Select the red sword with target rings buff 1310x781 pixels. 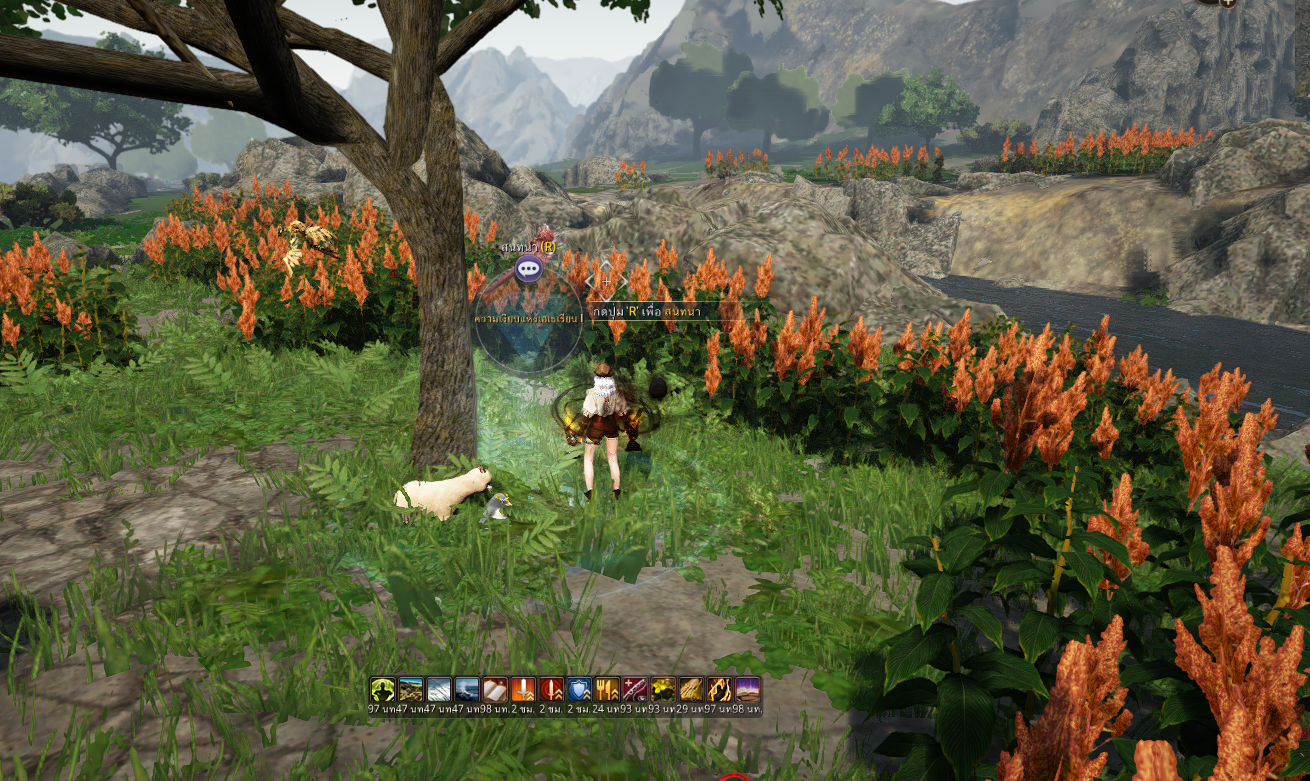coord(551,689)
